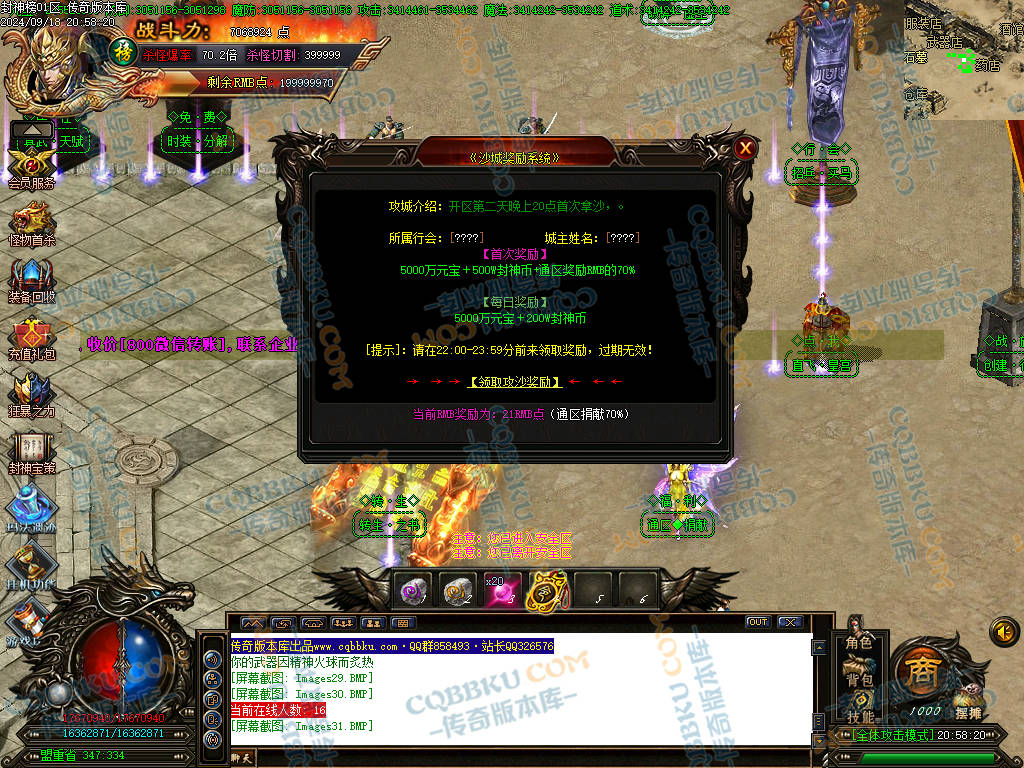Click the 榜 ranking badge icon
The image size is (1024, 768).
(121, 51)
